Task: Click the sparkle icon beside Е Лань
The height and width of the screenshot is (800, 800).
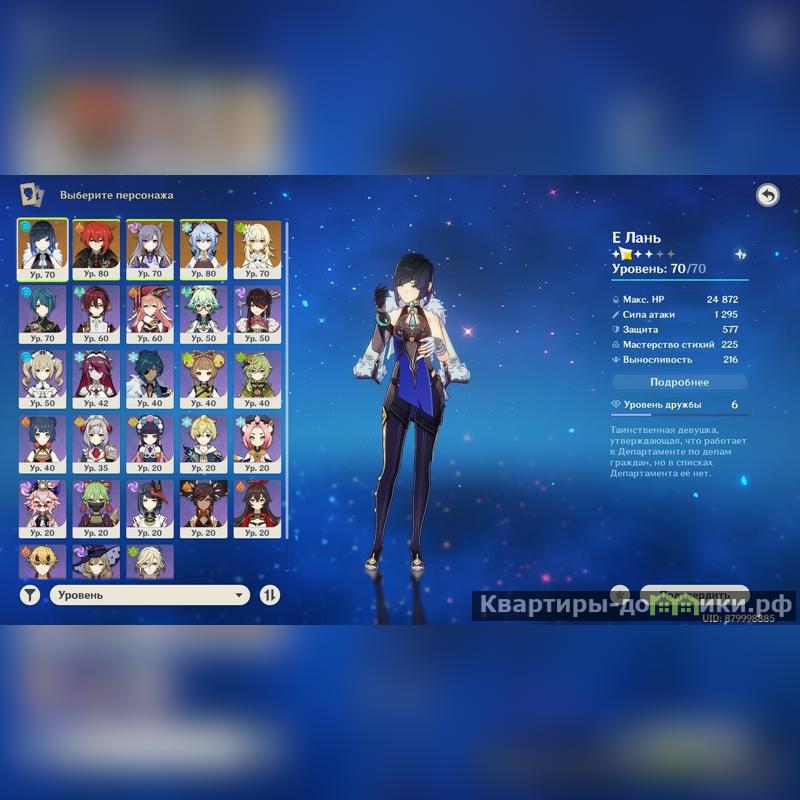Action: pos(741,255)
